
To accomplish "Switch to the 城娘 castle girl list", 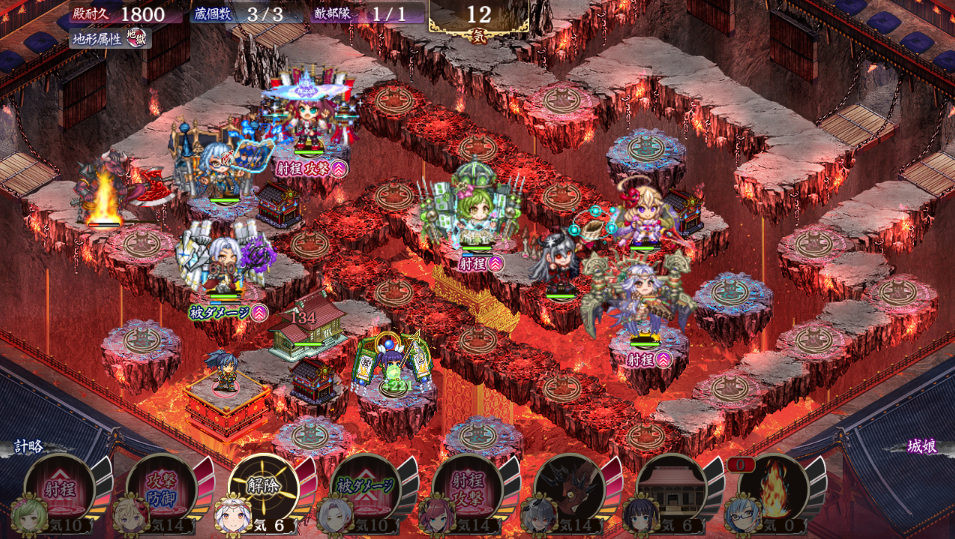I will coord(921,446).
